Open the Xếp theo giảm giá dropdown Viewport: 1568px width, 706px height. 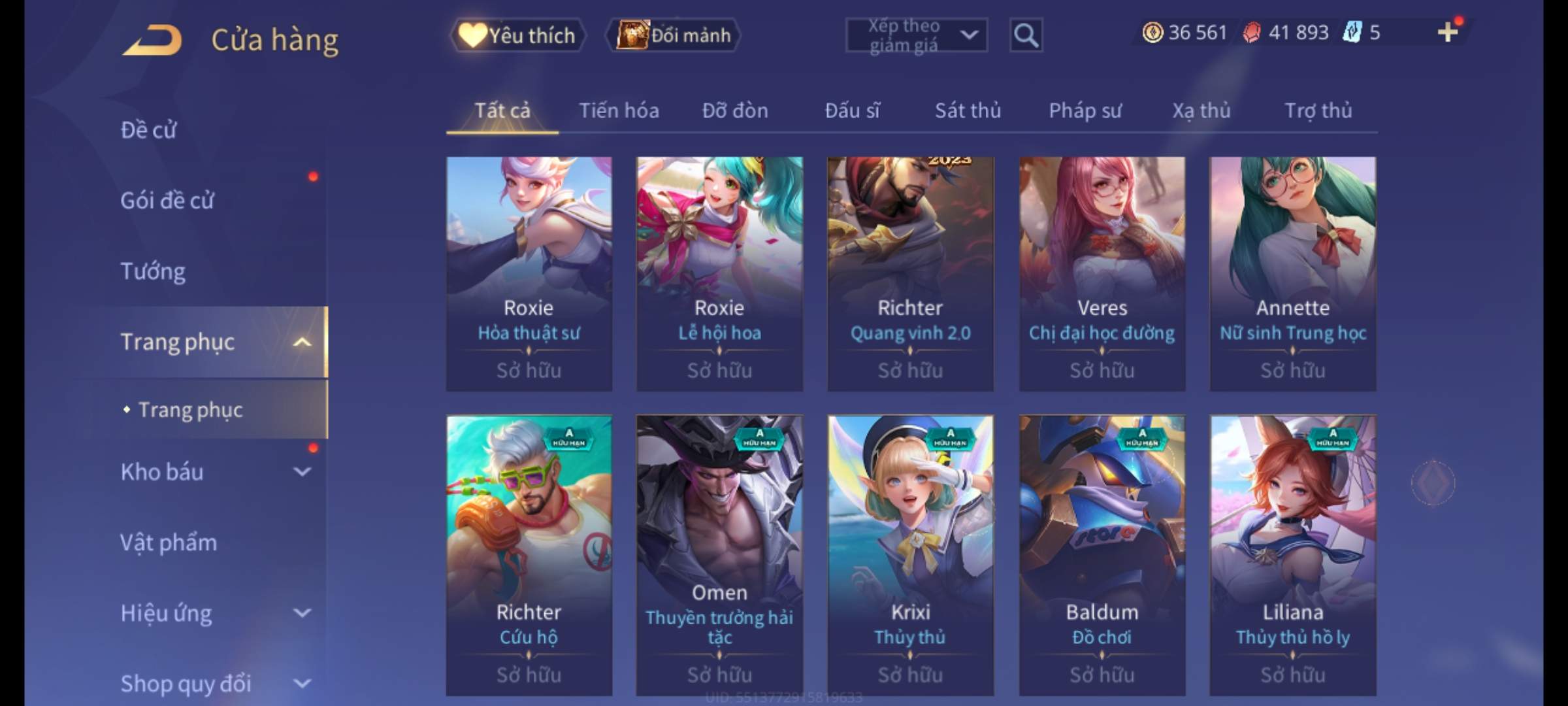coord(916,35)
